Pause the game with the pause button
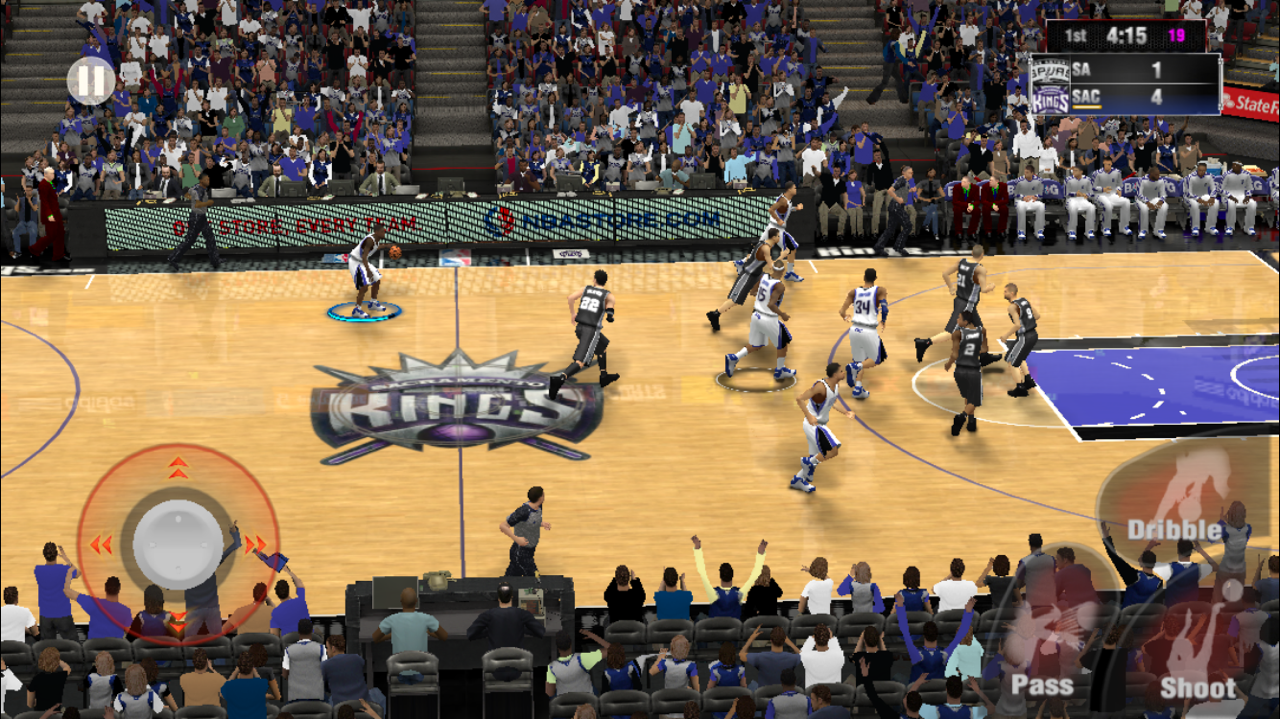Image resolution: width=1280 pixels, height=719 pixels. 91,81
